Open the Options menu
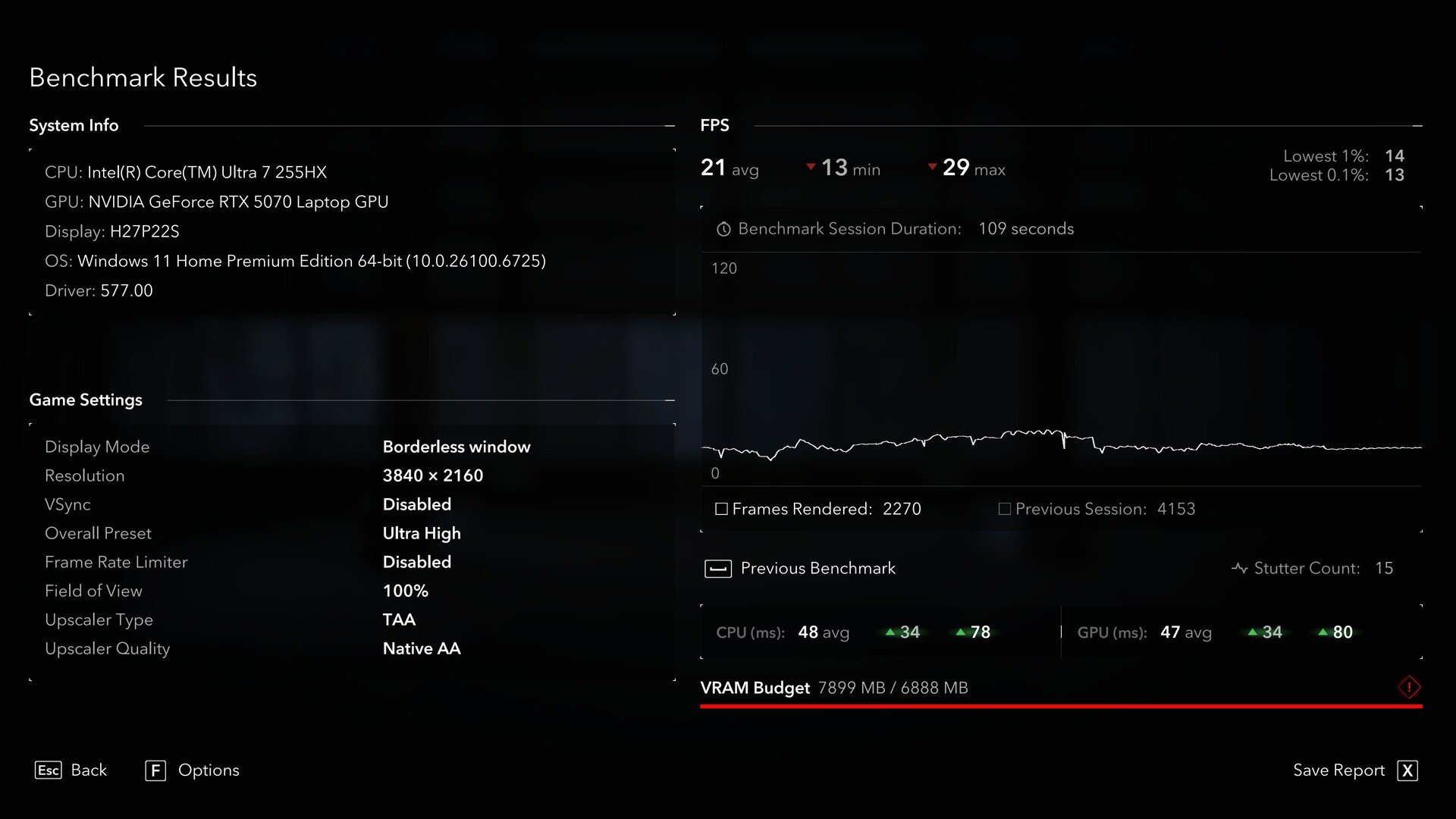This screenshot has height=819, width=1456. click(192, 770)
